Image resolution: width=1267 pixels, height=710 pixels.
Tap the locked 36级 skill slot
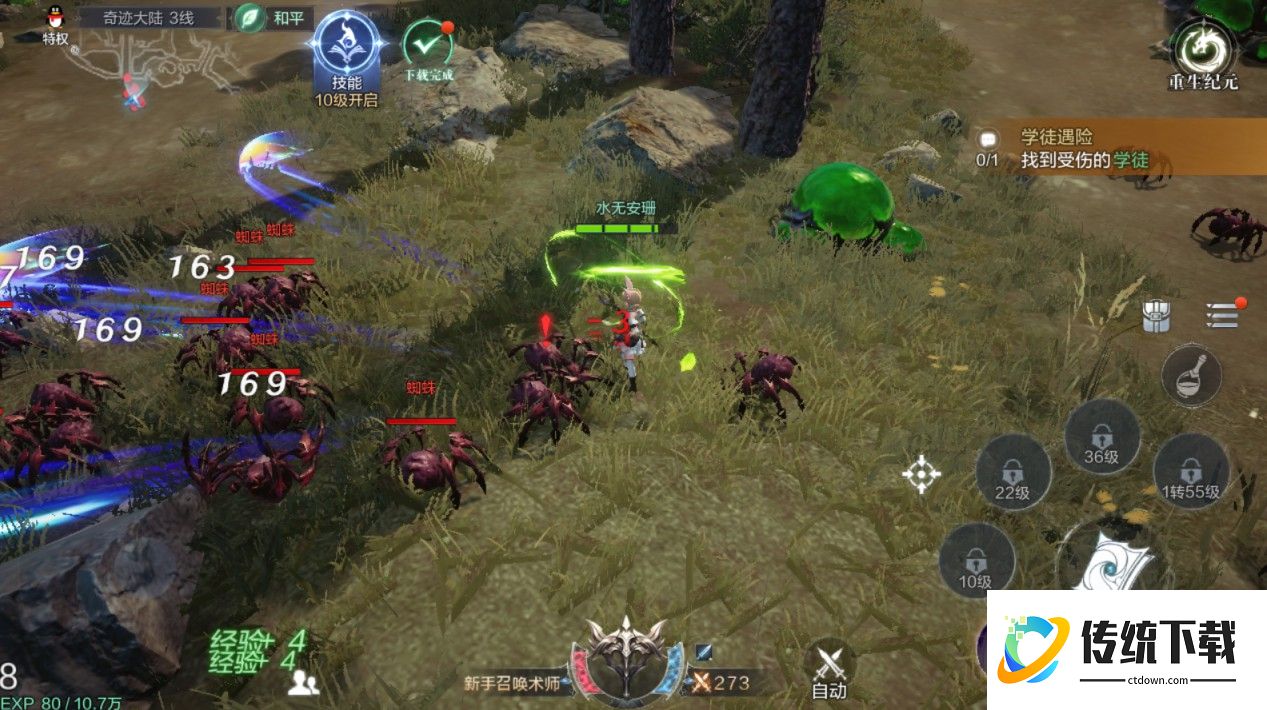coord(1102,438)
